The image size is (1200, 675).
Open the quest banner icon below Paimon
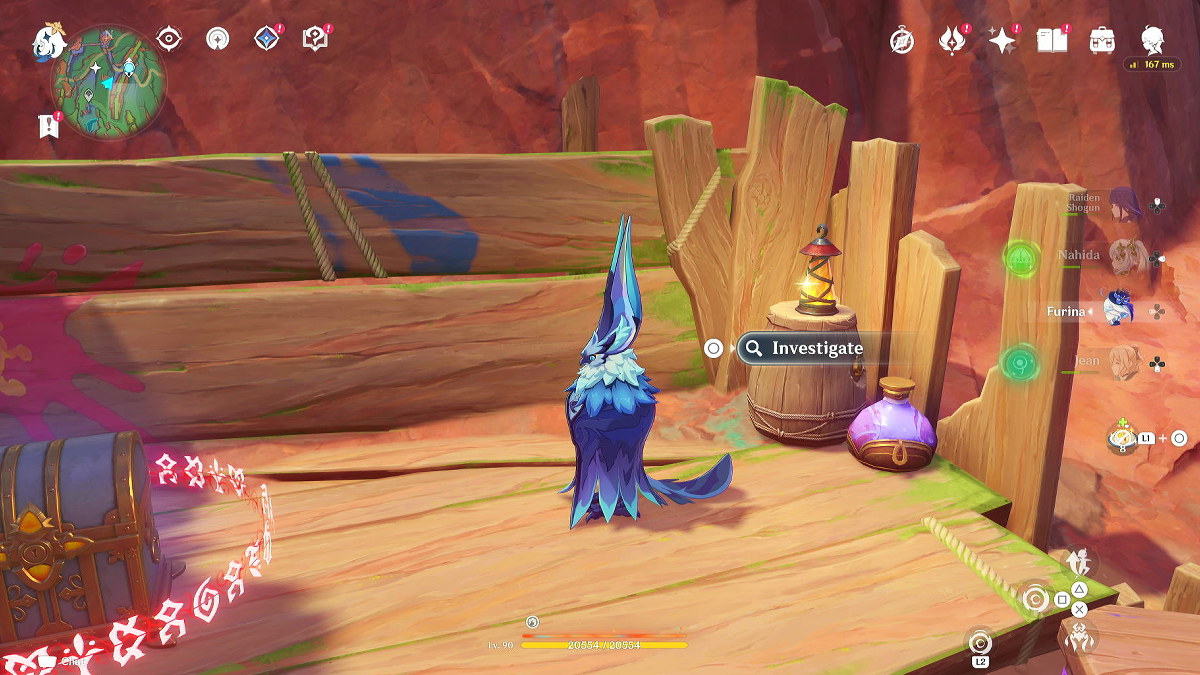(x=48, y=125)
